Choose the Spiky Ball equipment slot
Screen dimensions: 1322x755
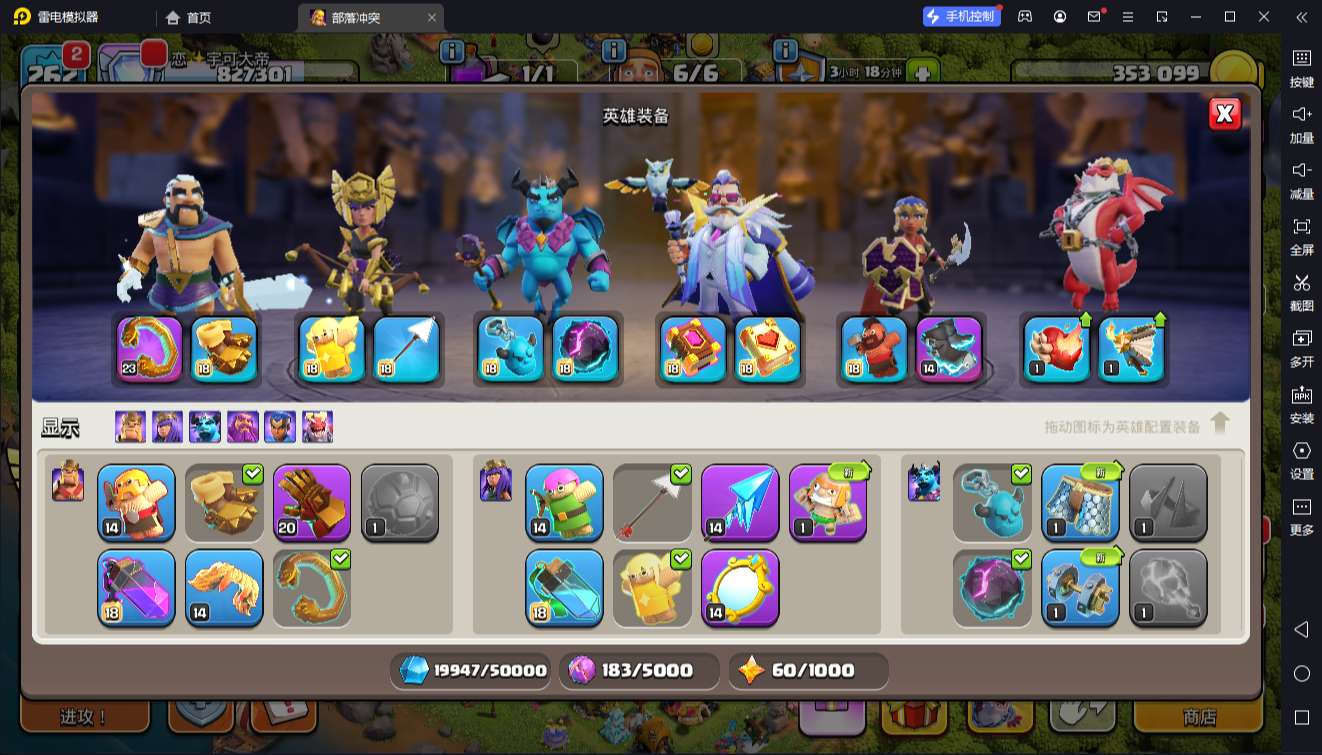pos(400,501)
